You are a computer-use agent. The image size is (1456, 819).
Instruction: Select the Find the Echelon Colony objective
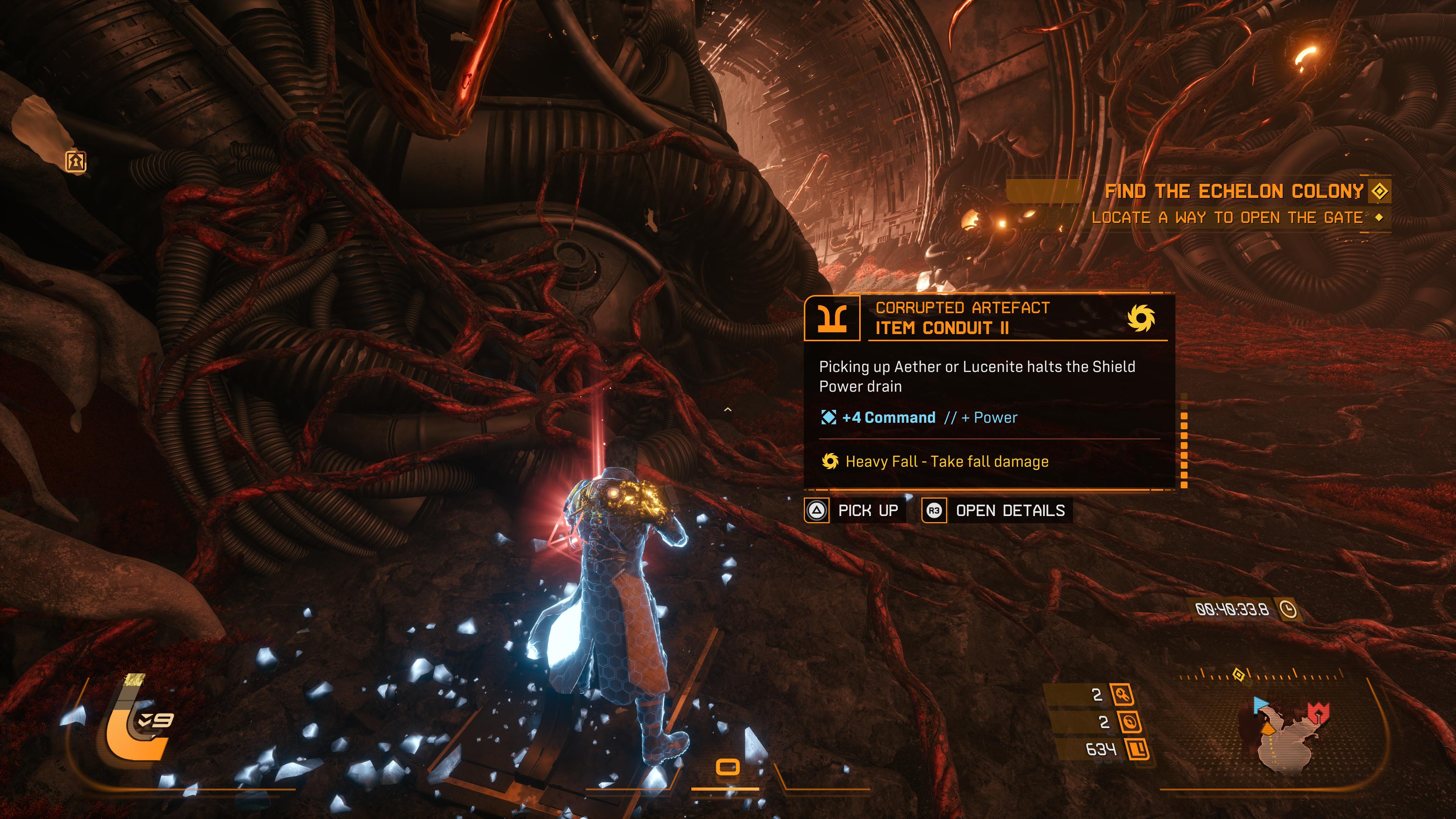coord(1234,191)
